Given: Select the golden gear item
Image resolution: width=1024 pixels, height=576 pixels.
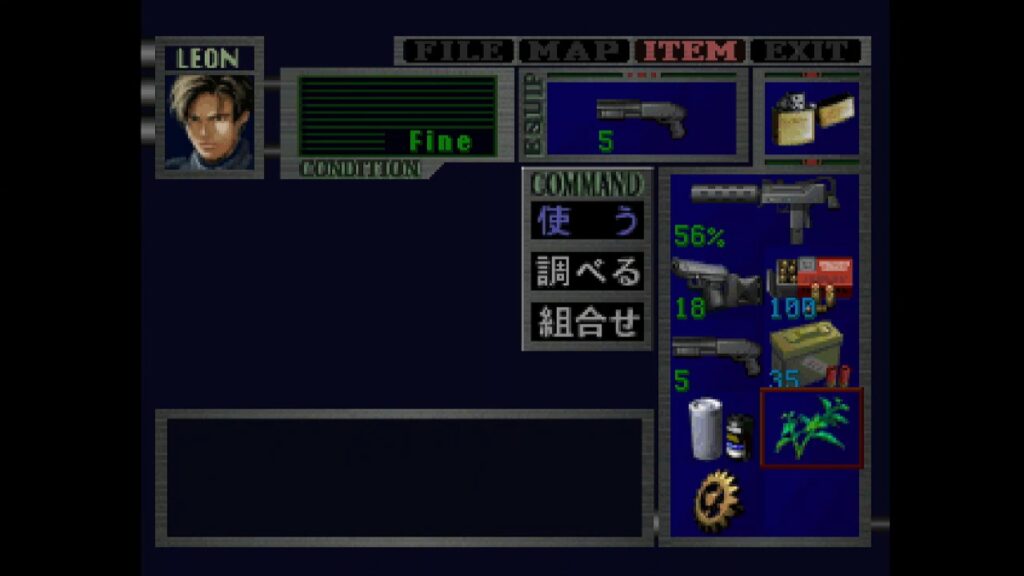Looking at the screenshot, I should pos(718,500).
